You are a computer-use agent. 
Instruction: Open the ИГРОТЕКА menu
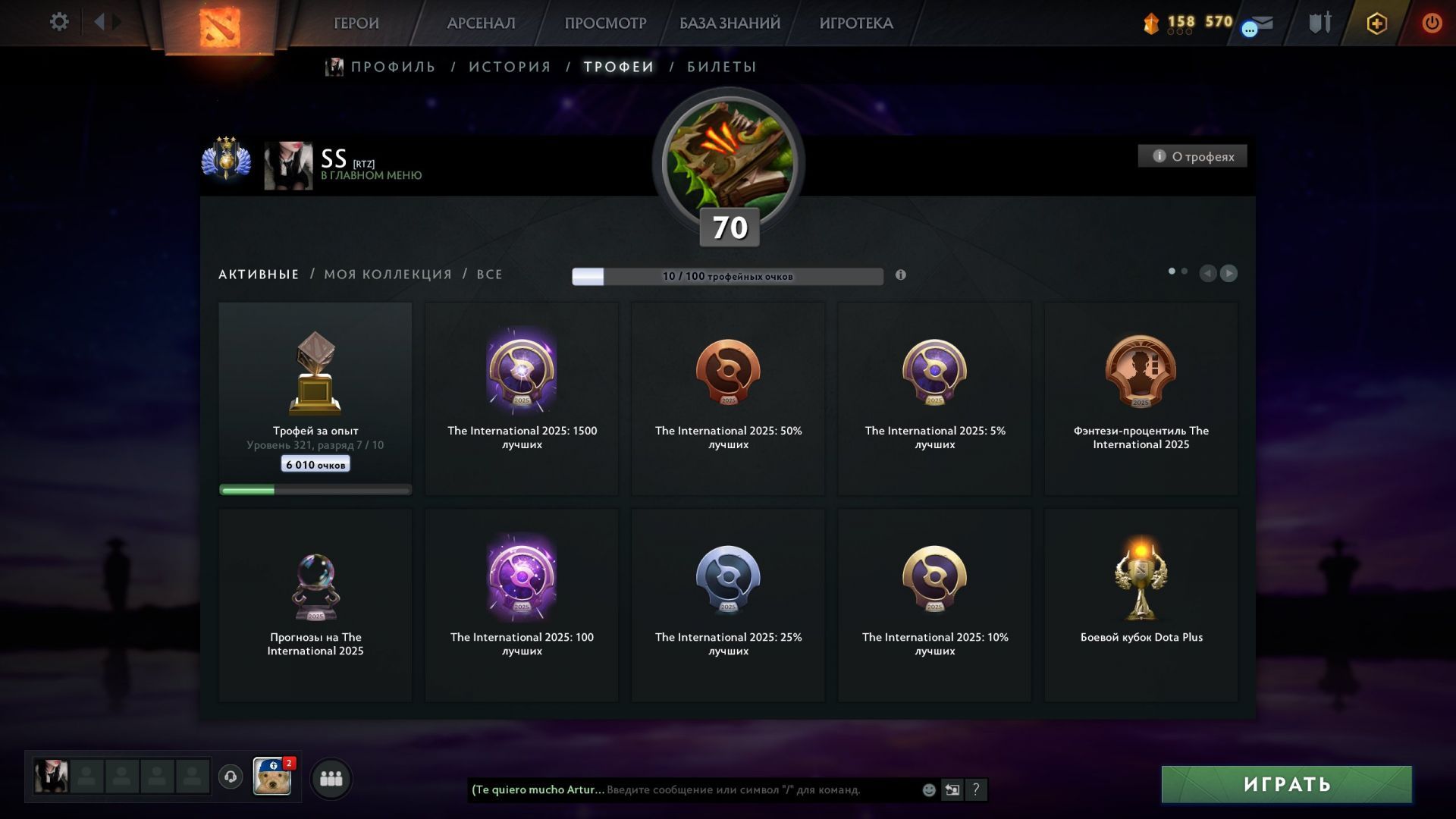(856, 24)
